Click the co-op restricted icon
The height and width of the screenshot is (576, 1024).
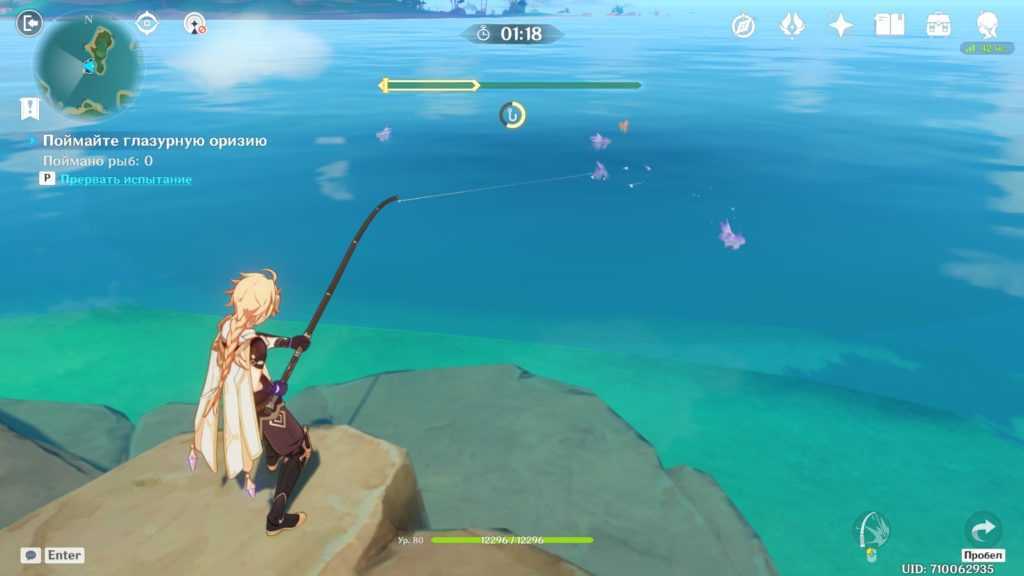tap(195, 23)
